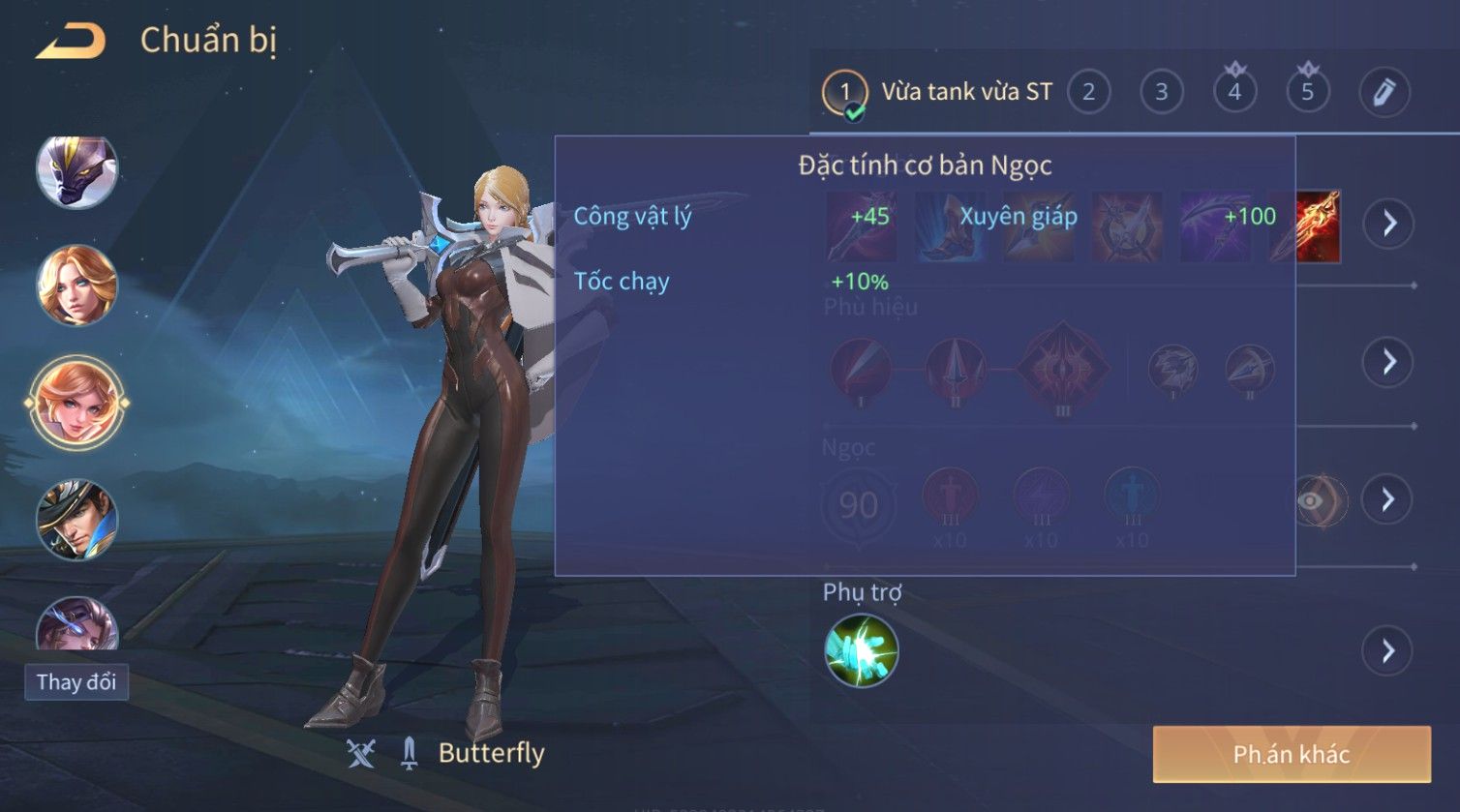Switch to build preset 5
Screen dimensions: 1460x812
(1307, 93)
